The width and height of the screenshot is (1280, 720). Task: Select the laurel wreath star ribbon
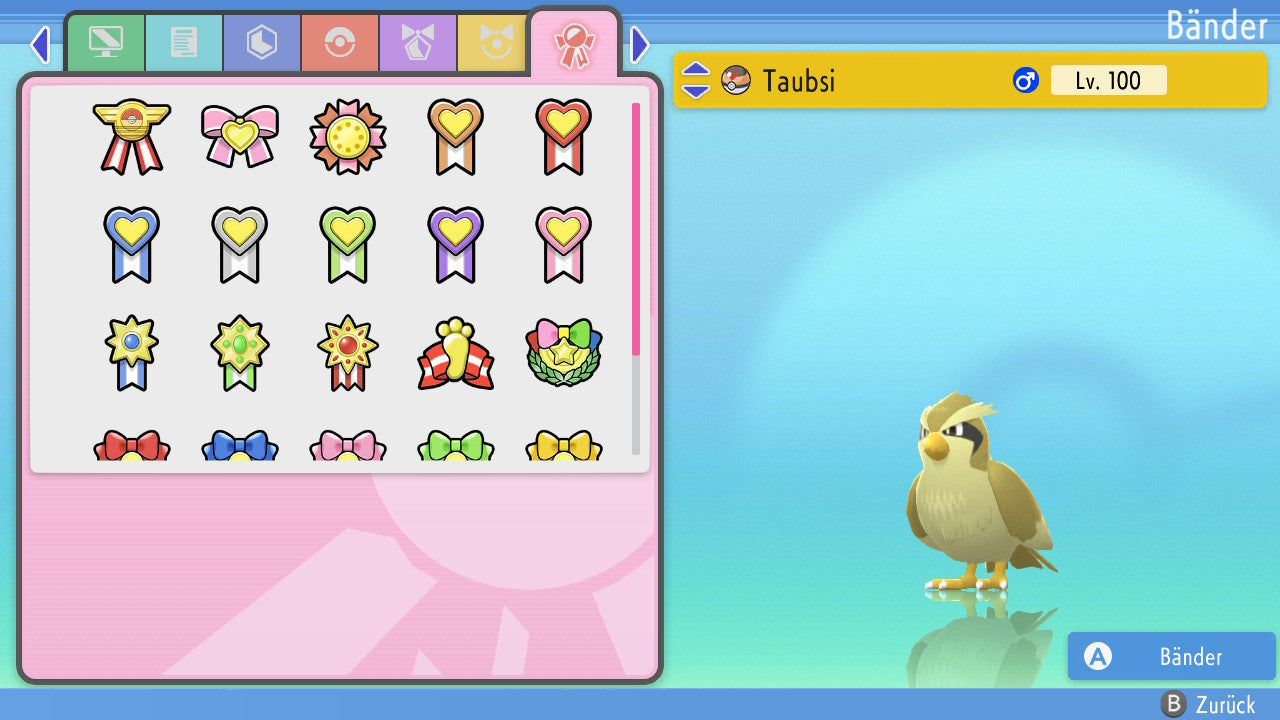pyautogui.click(x=564, y=354)
